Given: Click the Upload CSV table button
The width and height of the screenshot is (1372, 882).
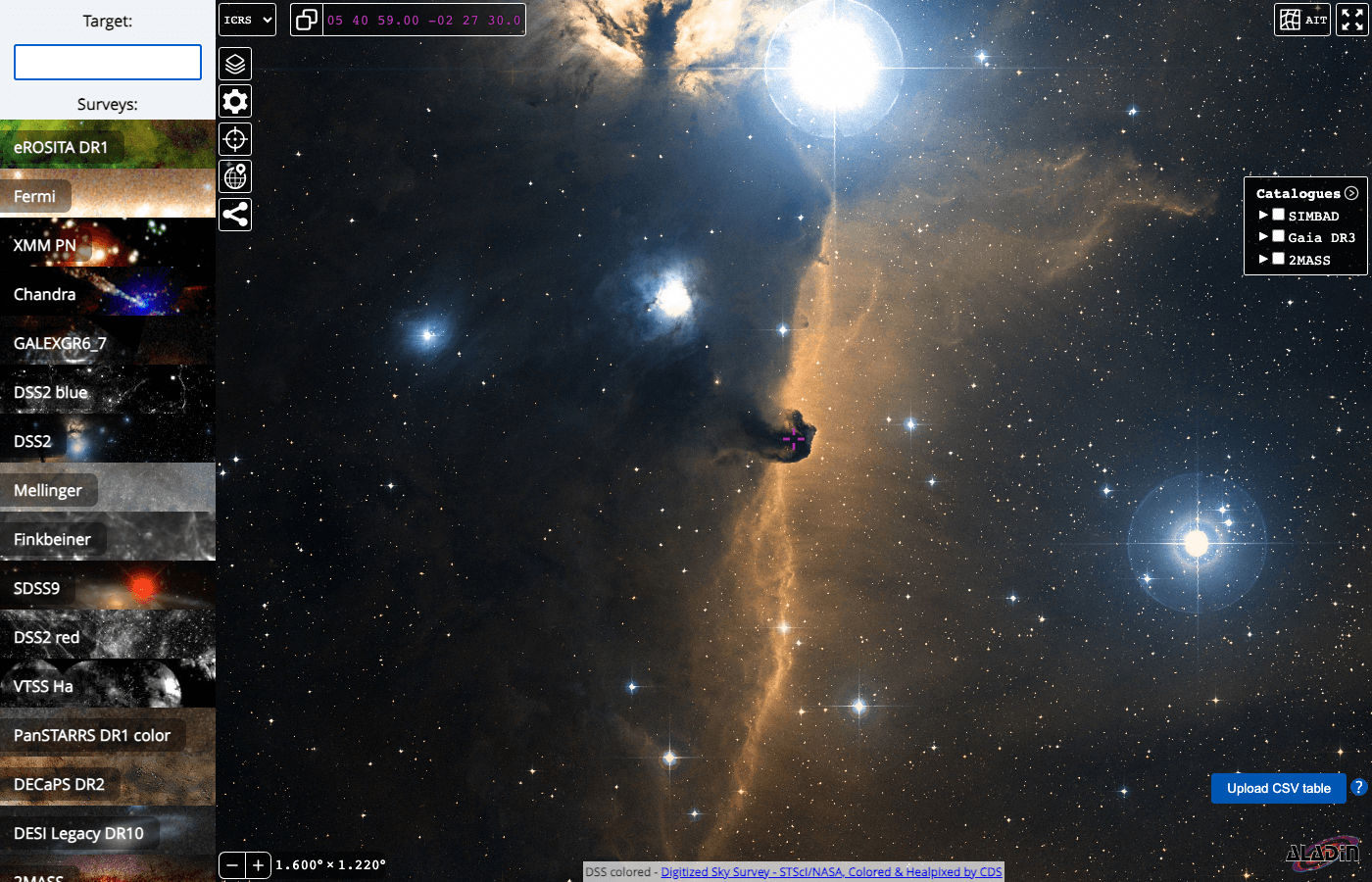Looking at the screenshot, I should click(1278, 788).
